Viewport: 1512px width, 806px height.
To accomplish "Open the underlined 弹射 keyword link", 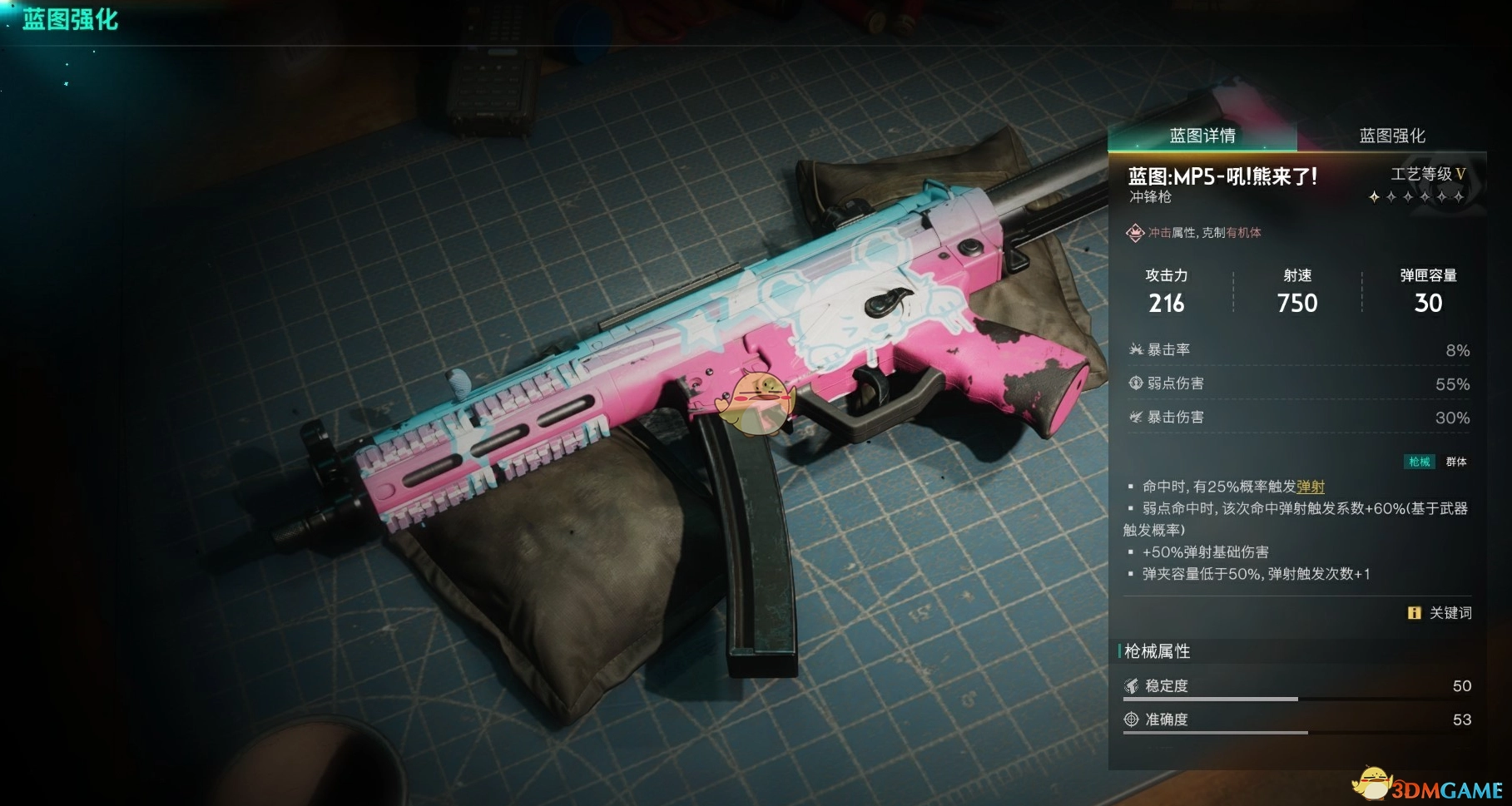I will 1311,487.
